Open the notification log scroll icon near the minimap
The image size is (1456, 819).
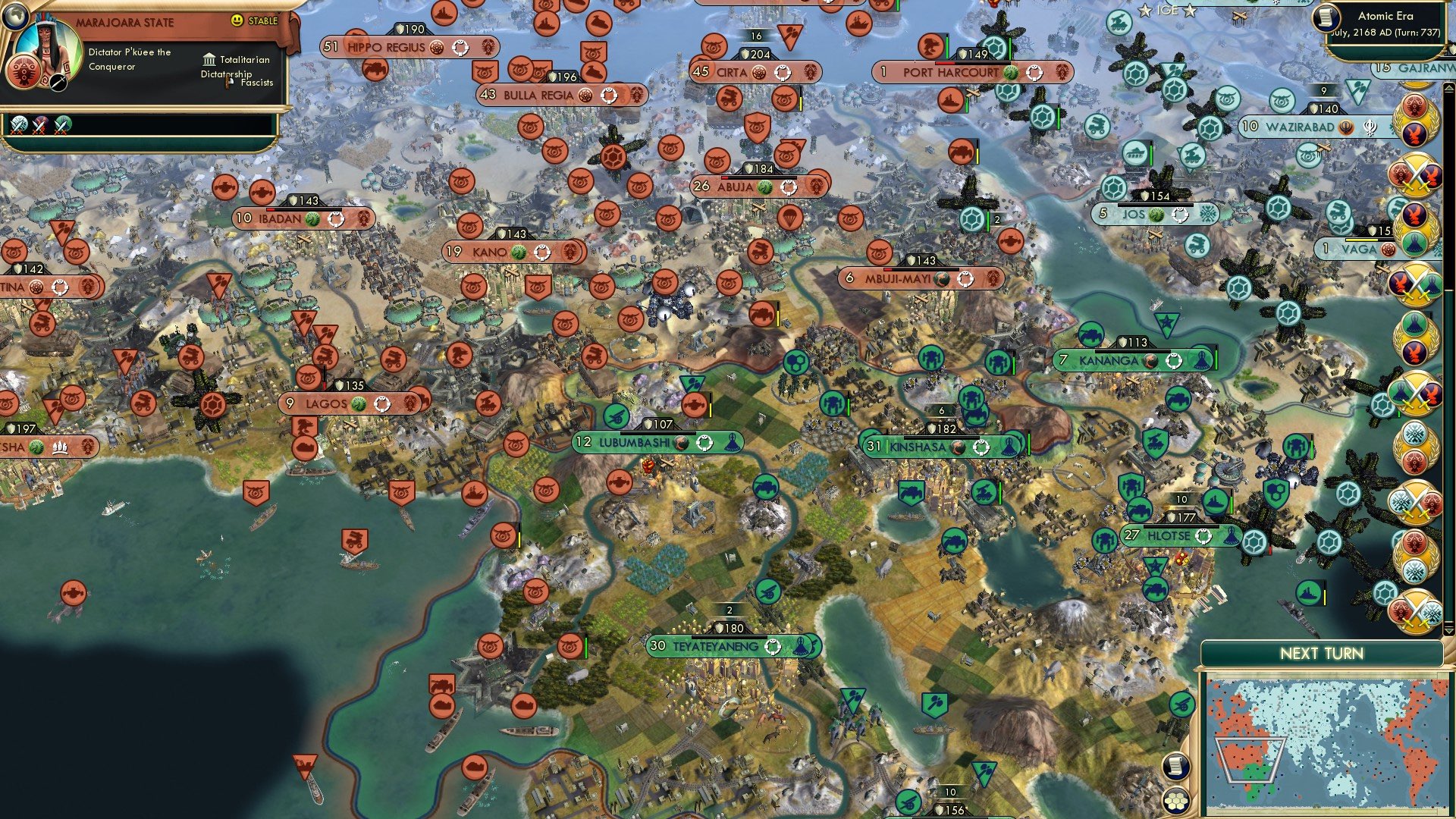pyautogui.click(x=1175, y=766)
